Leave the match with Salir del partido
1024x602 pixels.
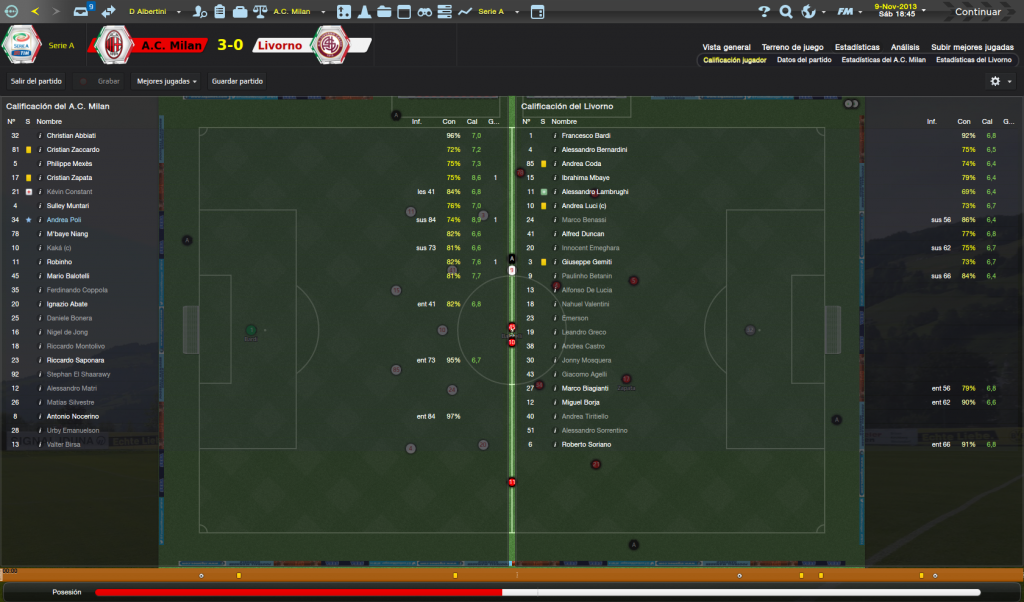click(35, 81)
